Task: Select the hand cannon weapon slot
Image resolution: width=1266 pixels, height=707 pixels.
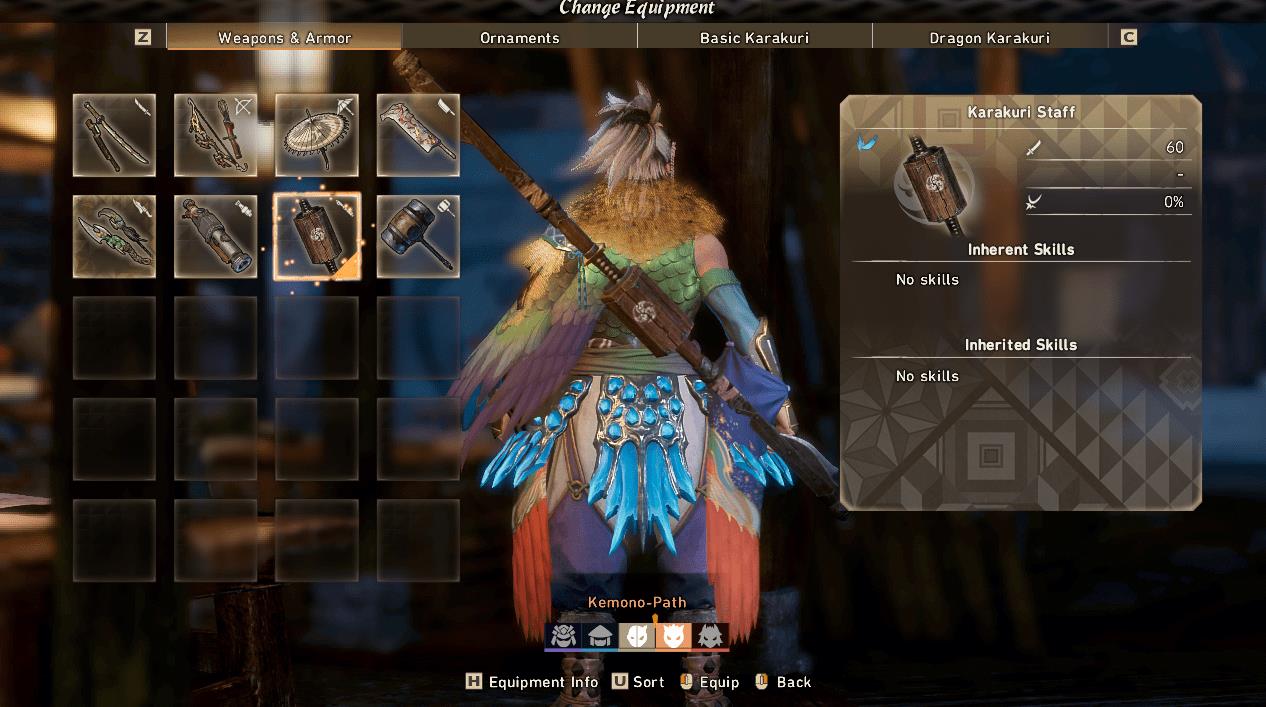Action: (x=215, y=237)
